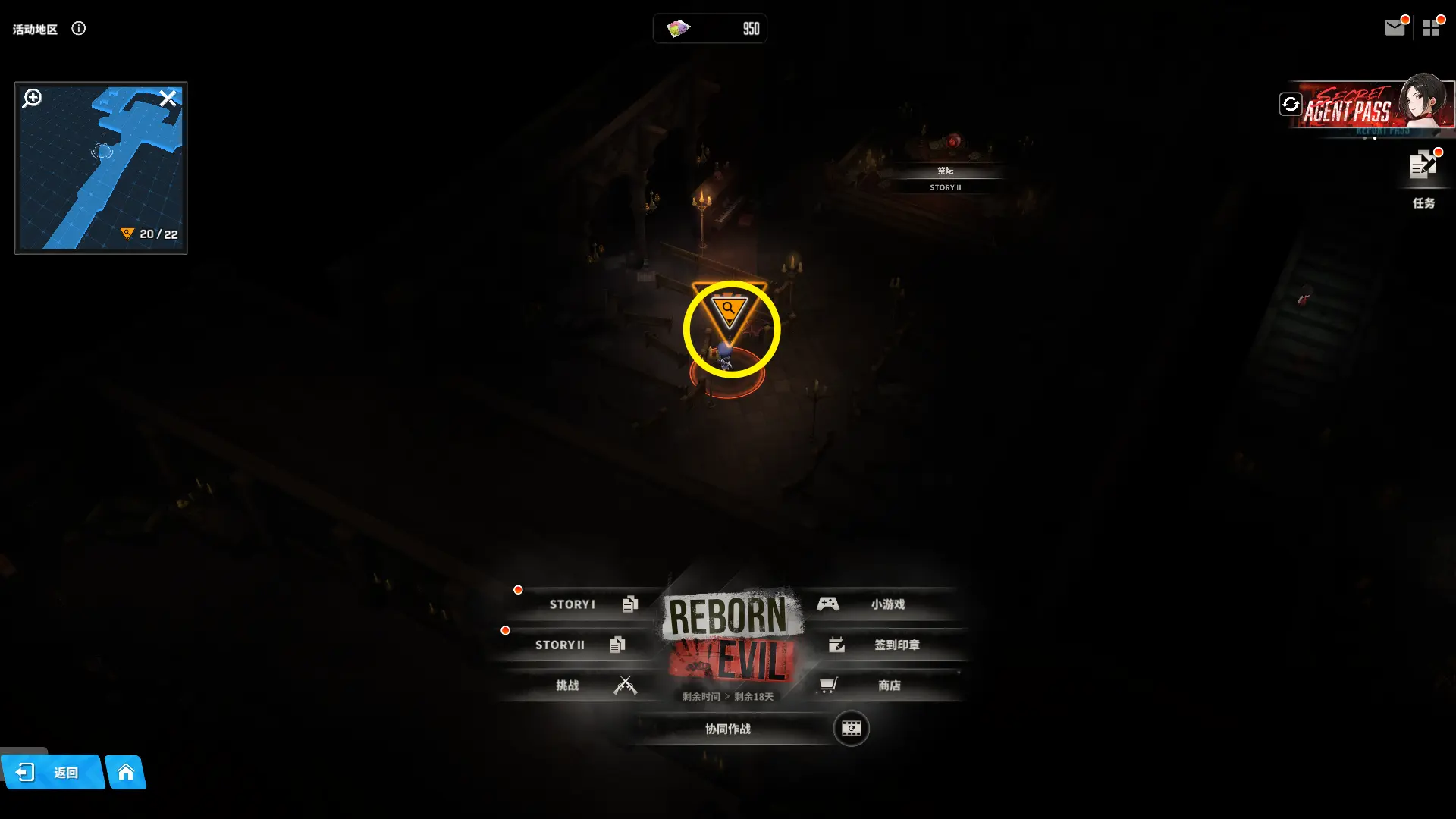Close the minimap panel

168,99
